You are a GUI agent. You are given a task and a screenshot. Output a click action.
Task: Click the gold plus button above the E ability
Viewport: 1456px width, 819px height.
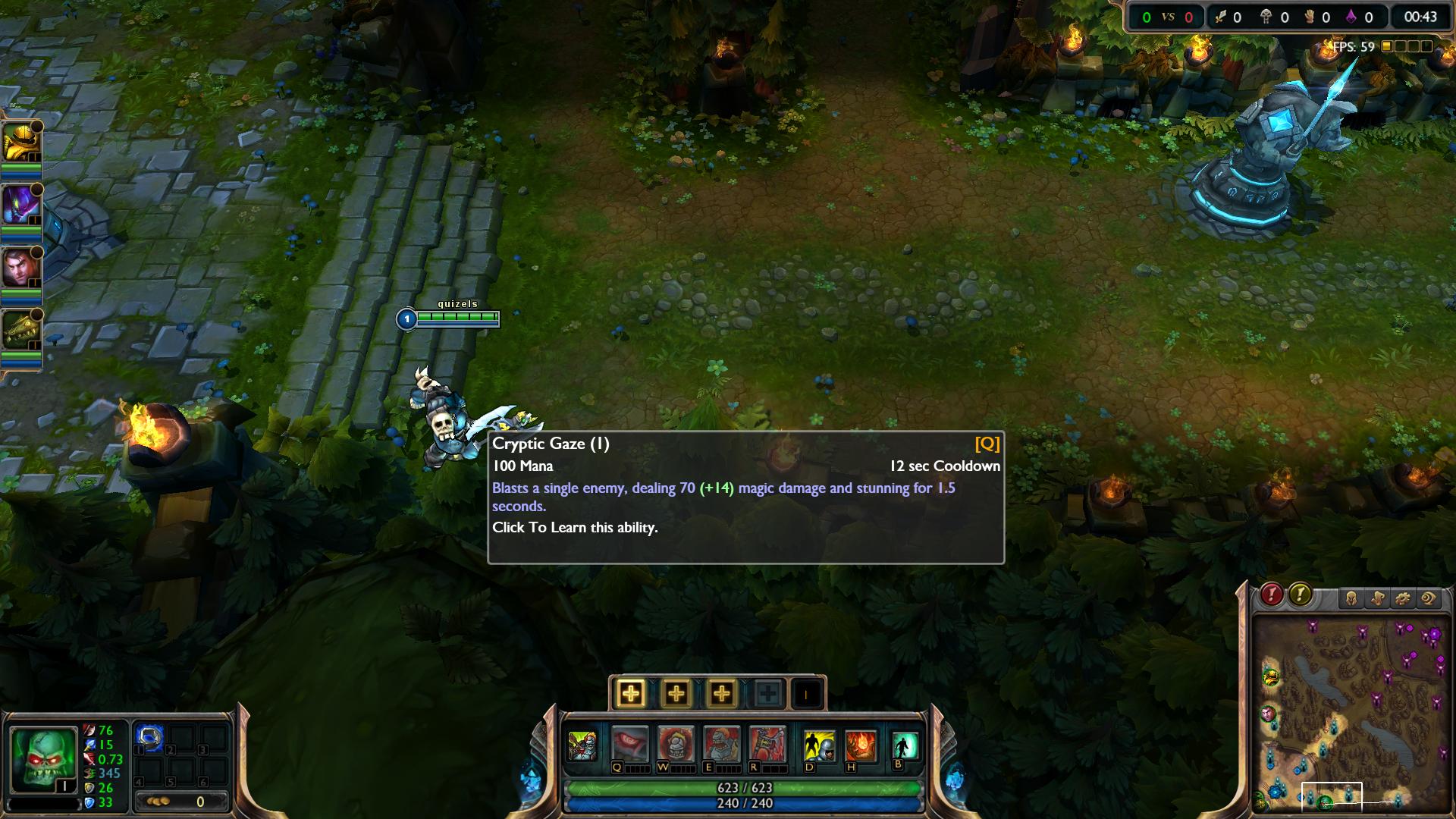(721, 693)
